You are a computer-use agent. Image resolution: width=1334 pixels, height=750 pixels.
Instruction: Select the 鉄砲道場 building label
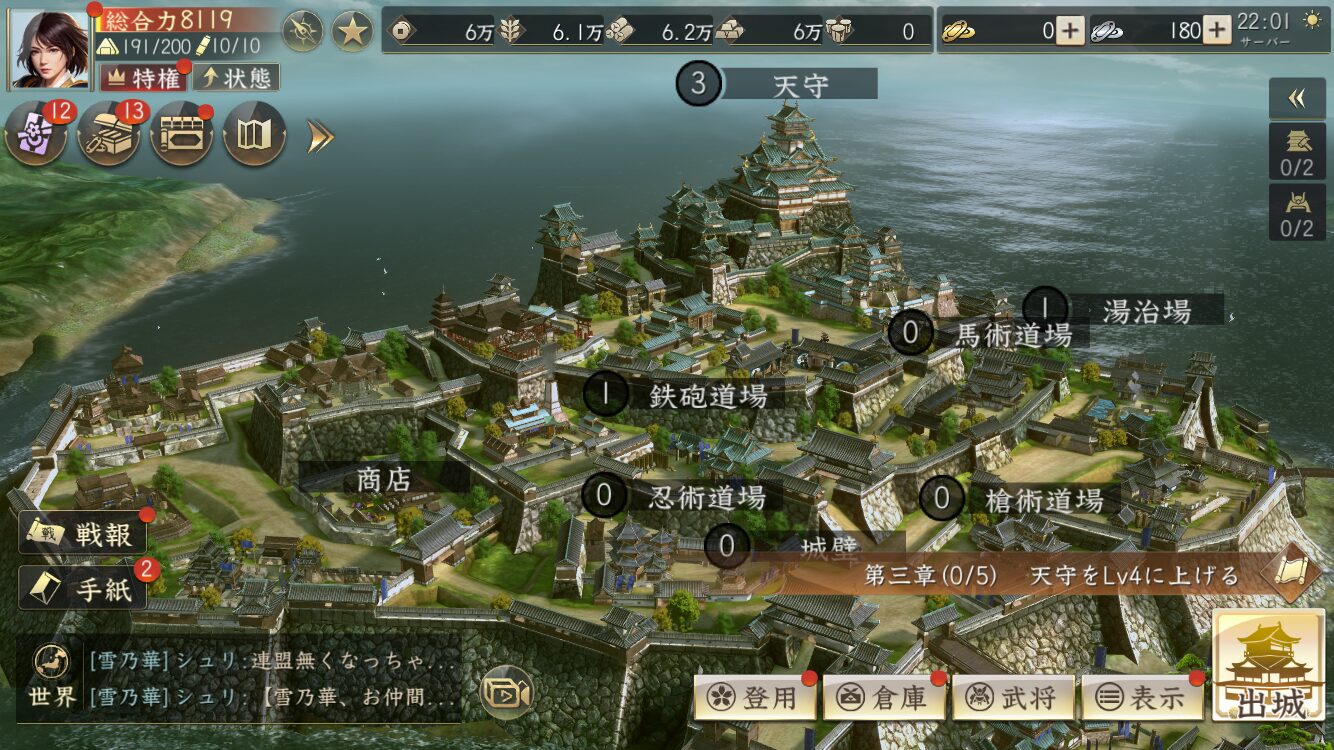coord(707,395)
